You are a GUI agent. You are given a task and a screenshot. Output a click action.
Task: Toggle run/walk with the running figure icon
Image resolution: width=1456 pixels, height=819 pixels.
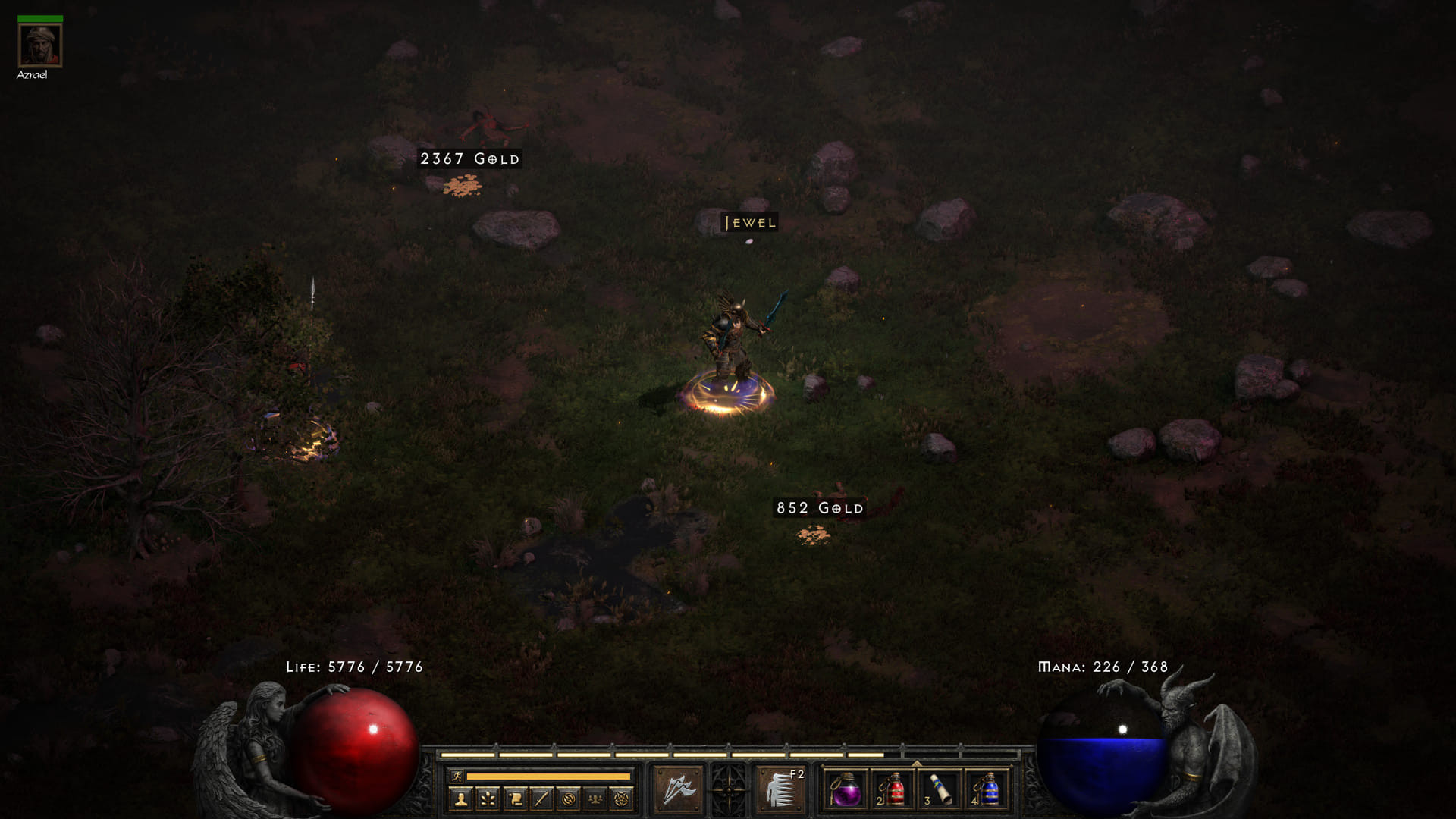pos(457,776)
